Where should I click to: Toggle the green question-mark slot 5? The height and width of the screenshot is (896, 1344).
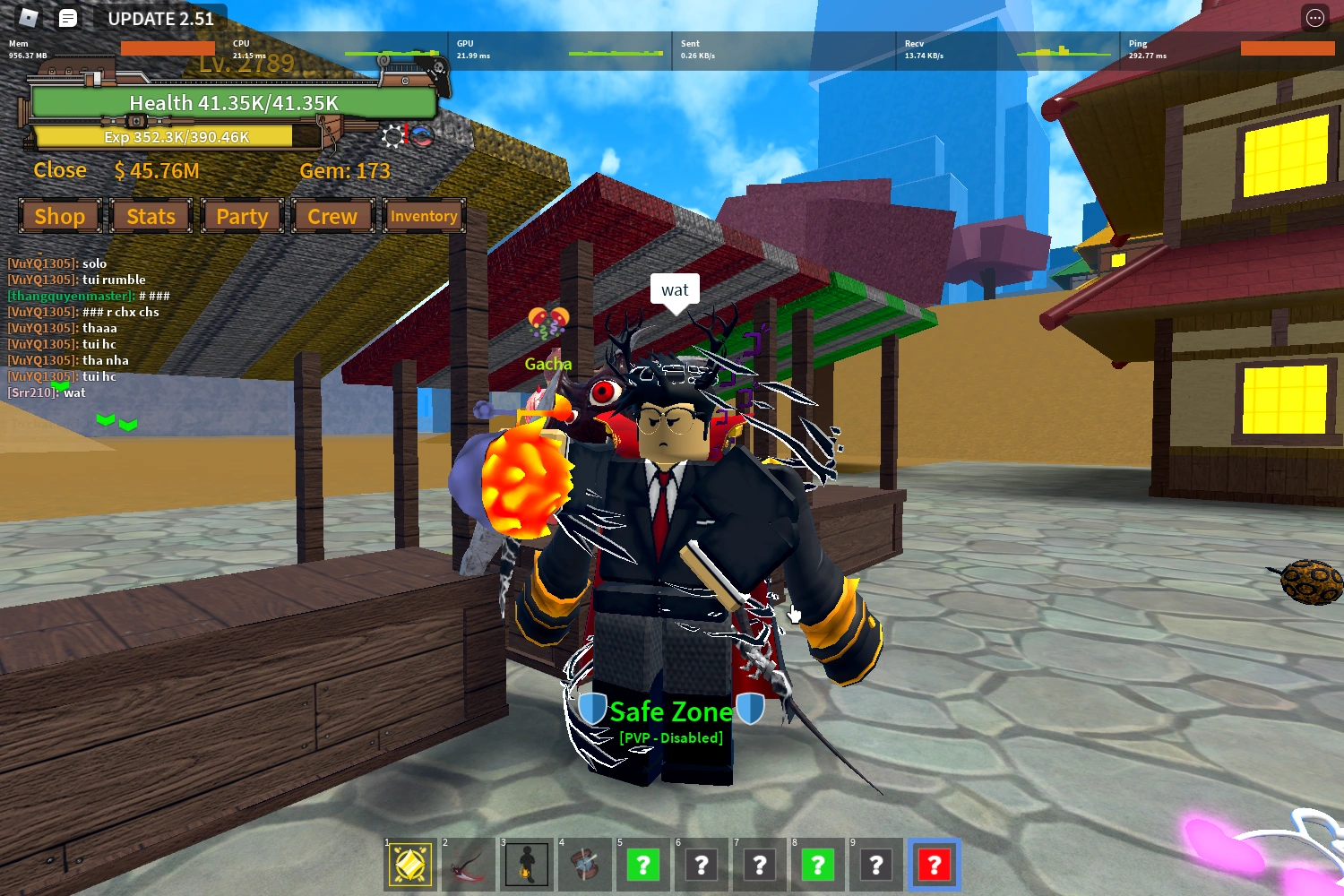[x=642, y=865]
